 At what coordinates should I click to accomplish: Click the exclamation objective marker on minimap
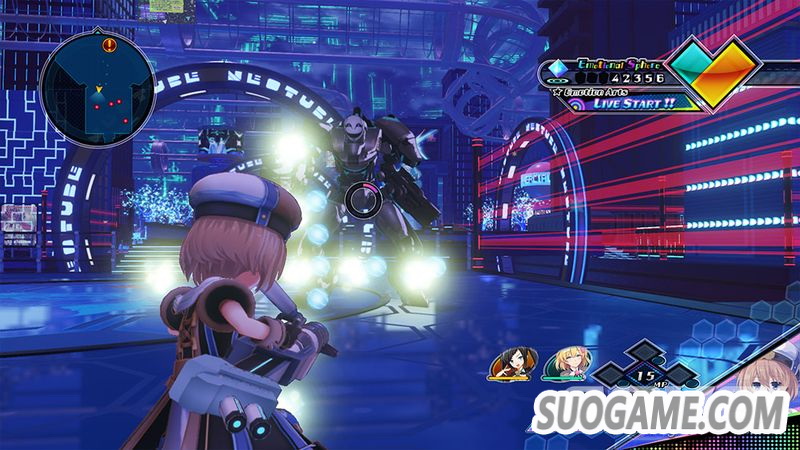(109, 44)
